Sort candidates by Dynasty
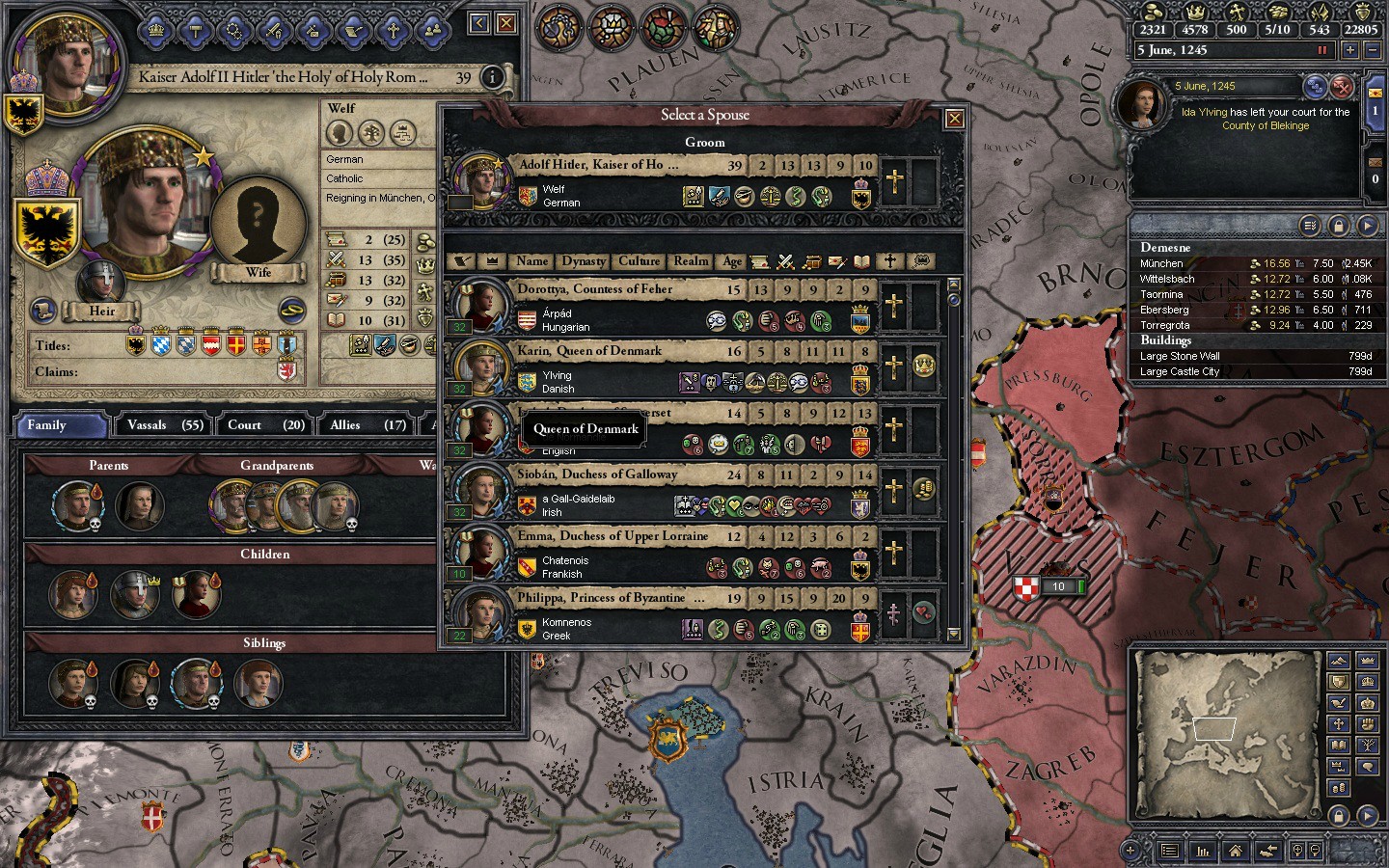Viewport: 1389px width, 868px height. click(584, 261)
